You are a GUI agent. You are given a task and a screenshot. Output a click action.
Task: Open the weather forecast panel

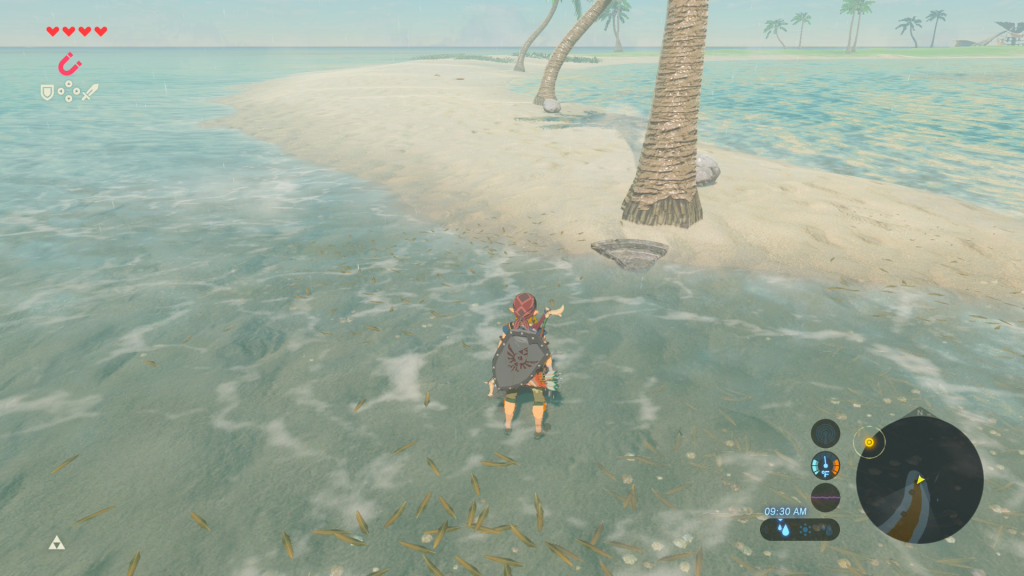(800, 529)
